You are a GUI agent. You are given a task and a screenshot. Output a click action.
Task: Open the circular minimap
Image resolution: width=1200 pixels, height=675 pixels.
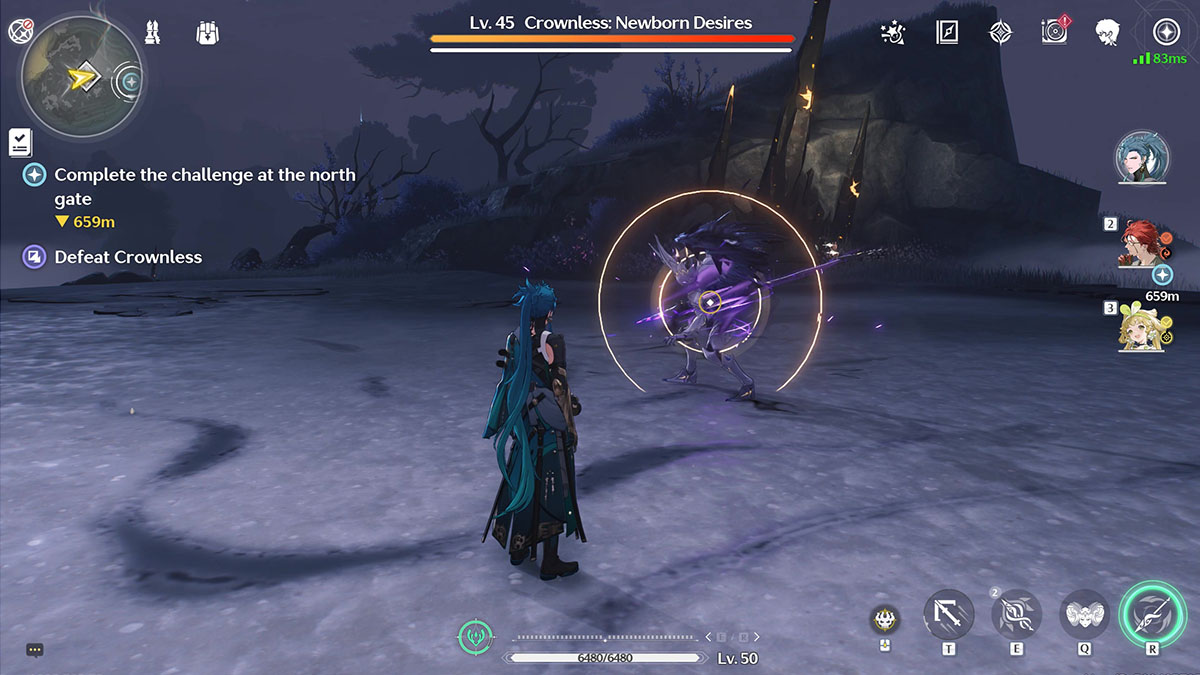[x=78, y=76]
